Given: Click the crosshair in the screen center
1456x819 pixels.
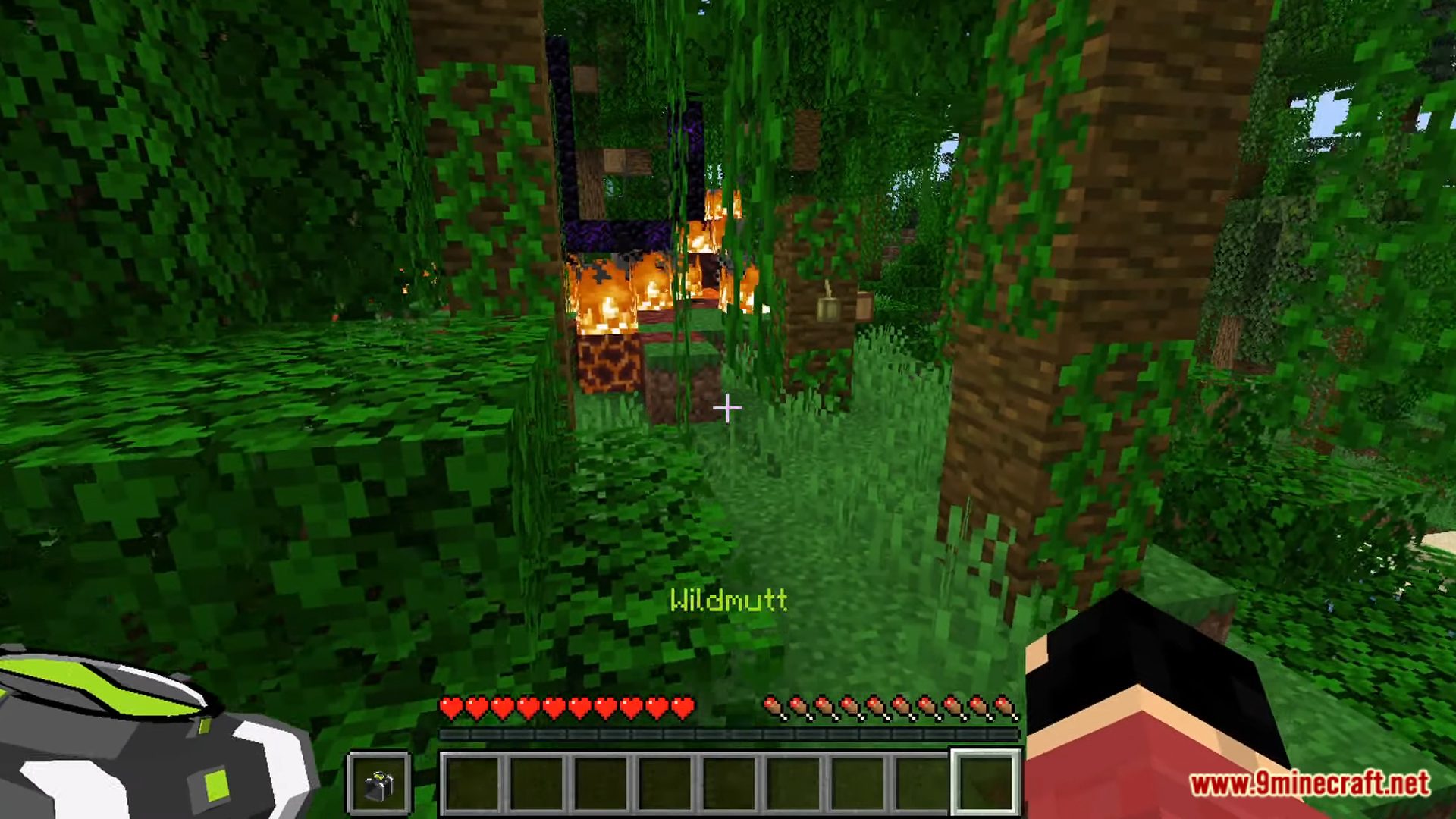Looking at the screenshot, I should pos(726,409).
